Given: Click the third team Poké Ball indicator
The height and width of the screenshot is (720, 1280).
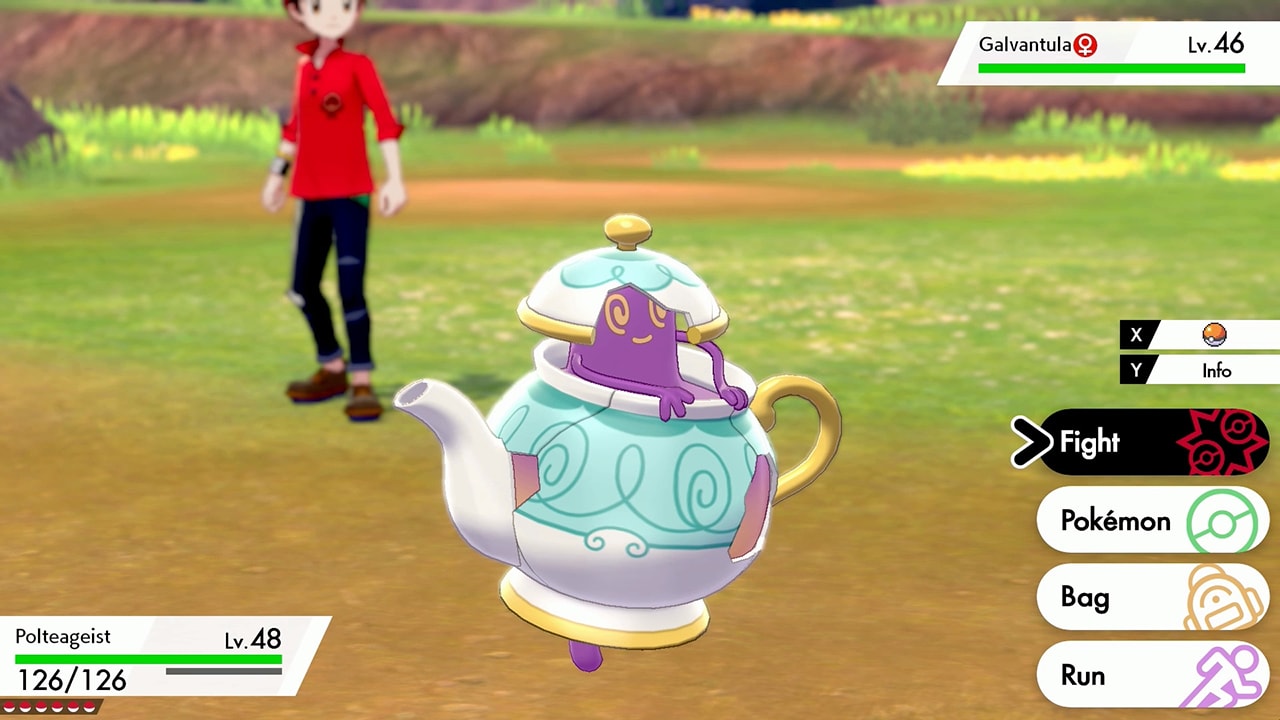Looking at the screenshot, I should (41, 705).
